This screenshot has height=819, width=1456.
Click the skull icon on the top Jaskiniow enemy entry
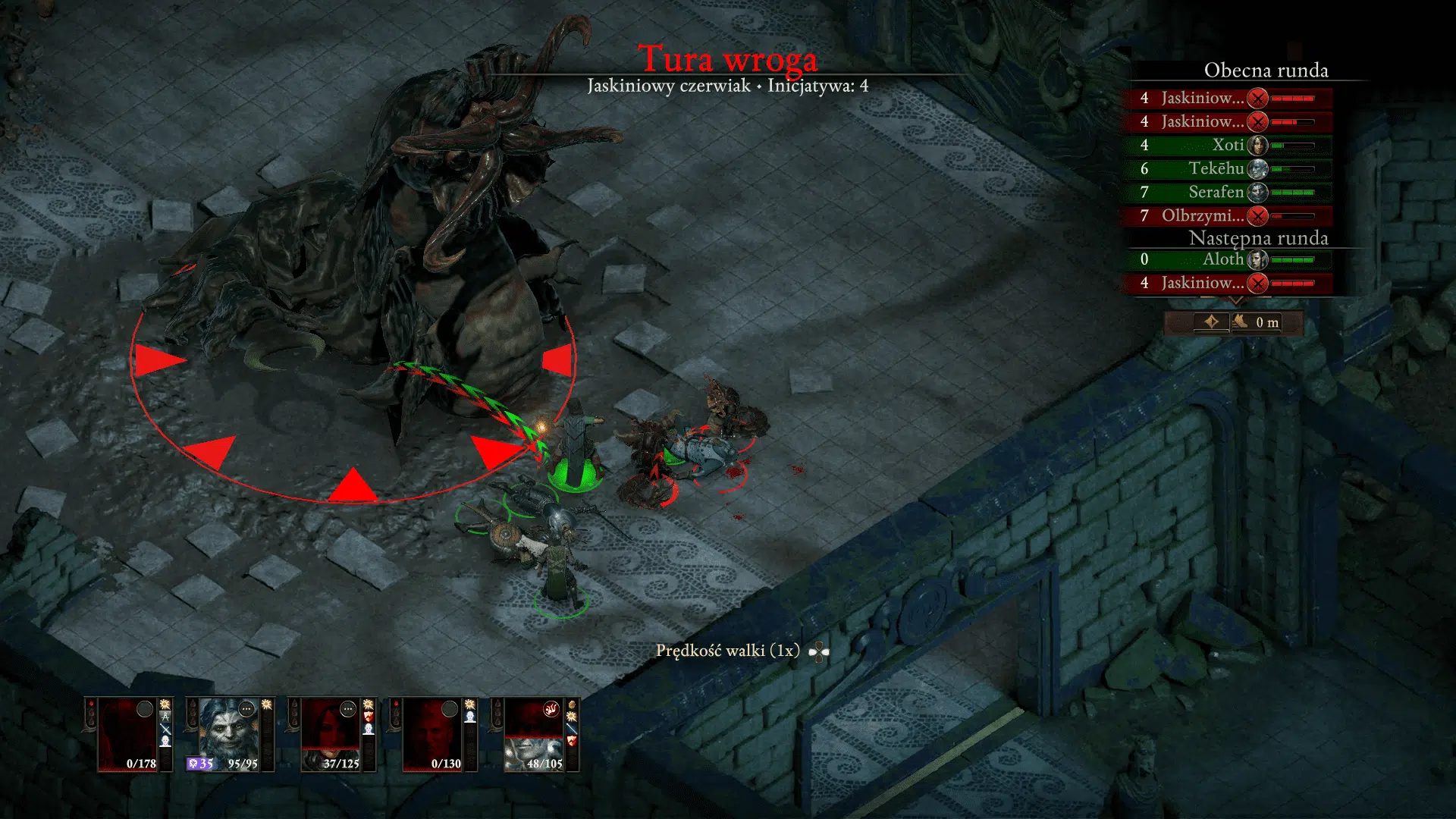[1256, 99]
